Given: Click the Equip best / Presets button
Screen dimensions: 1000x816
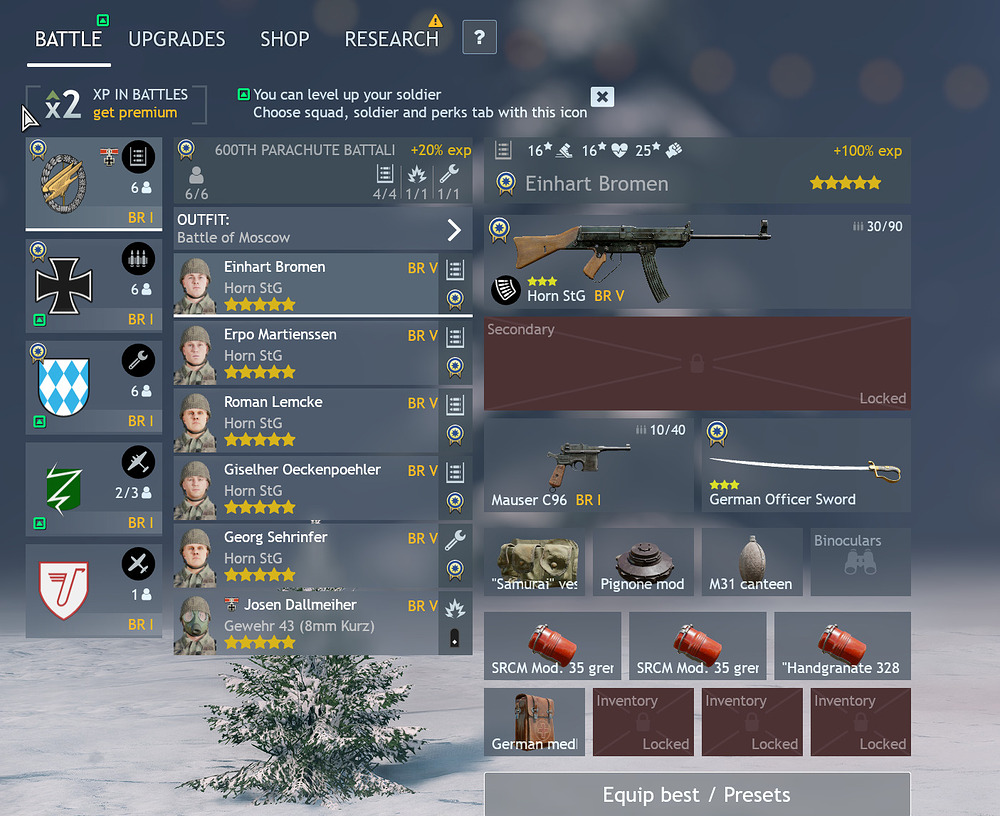Looking at the screenshot, I should tap(696, 794).
